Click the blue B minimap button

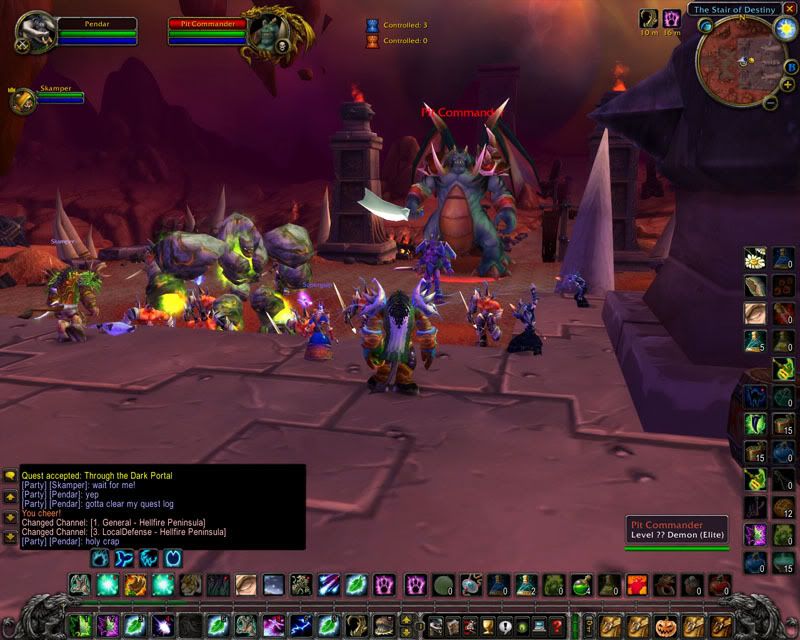(791, 67)
